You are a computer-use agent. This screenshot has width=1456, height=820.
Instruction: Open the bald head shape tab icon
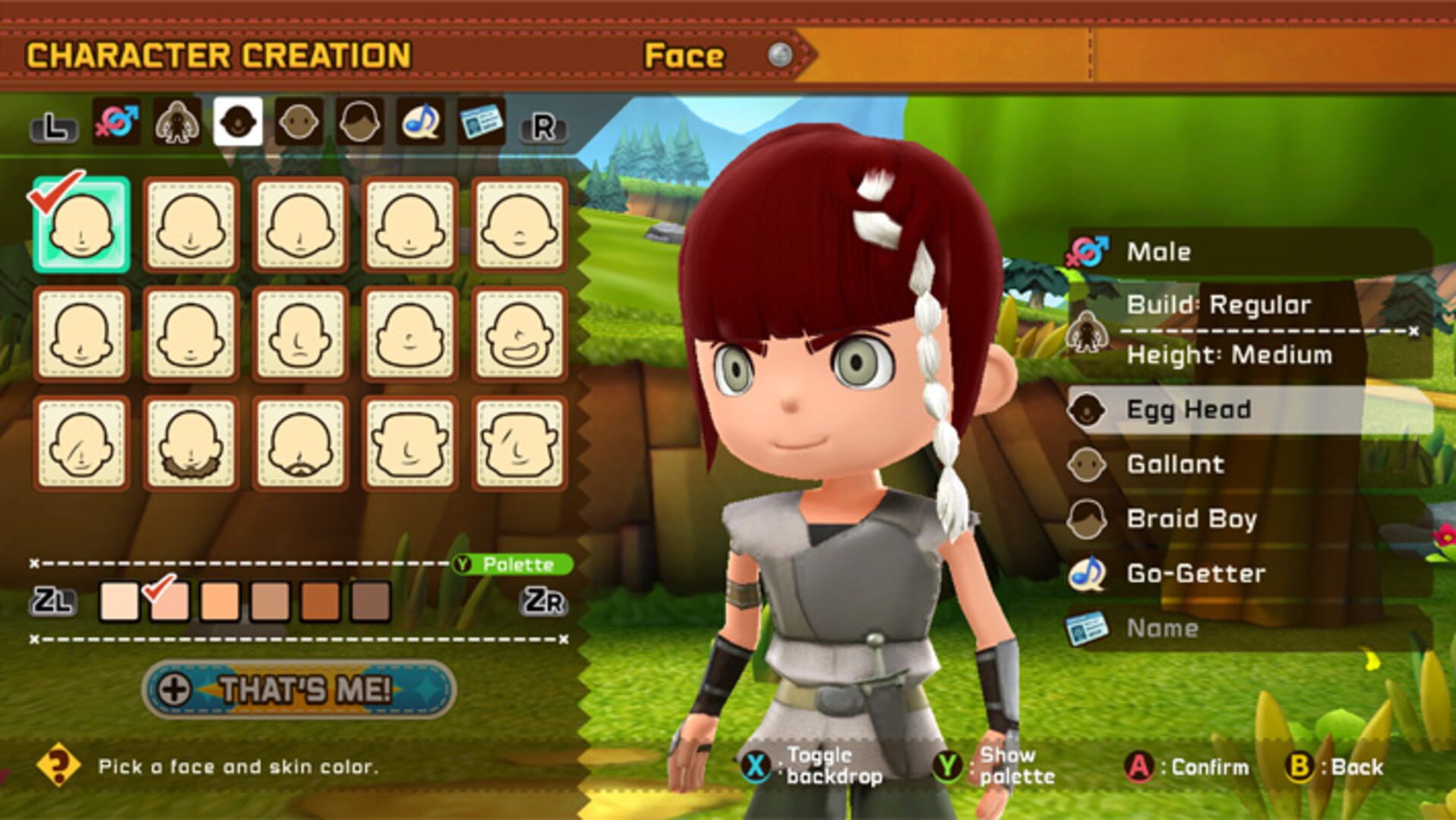tap(299, 122)
